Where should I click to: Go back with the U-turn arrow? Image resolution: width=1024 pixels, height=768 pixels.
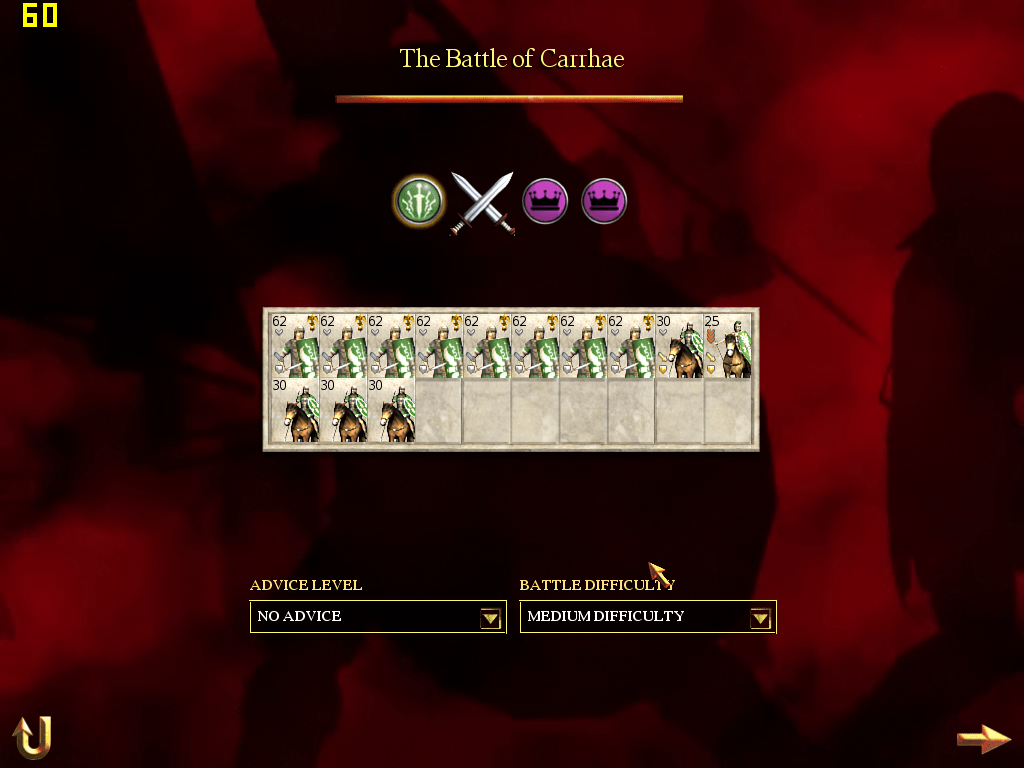point(31,738)
